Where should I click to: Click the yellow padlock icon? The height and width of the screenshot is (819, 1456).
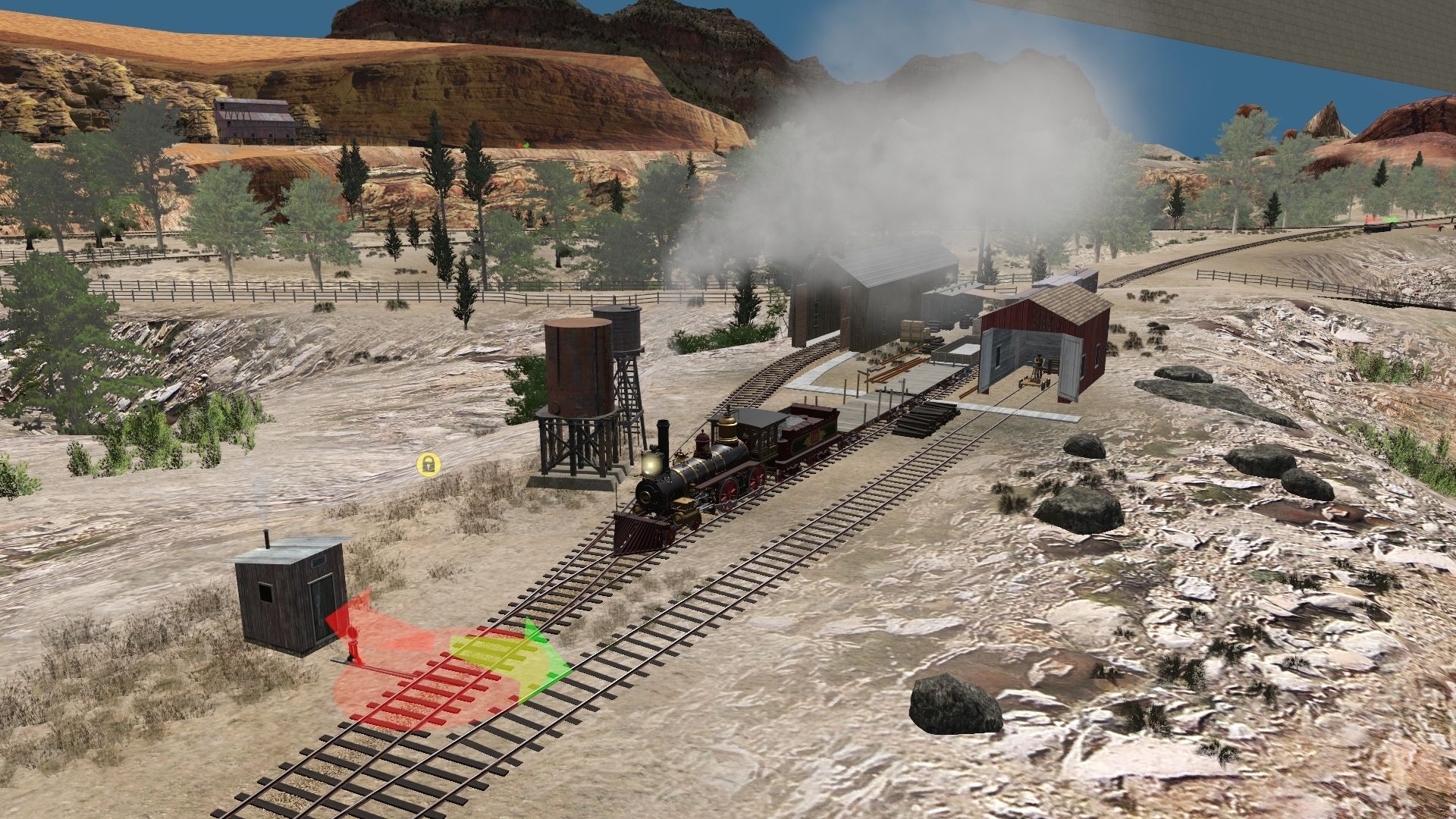coord(428,464)
